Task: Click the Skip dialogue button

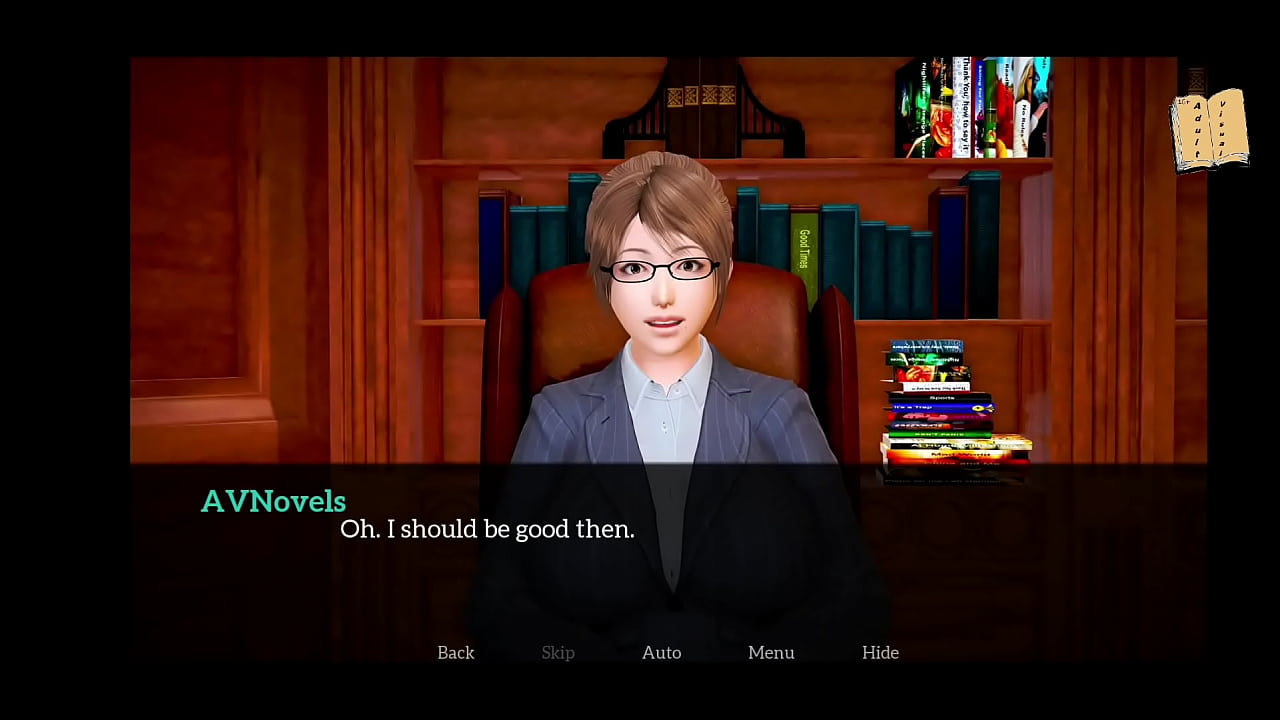Action: 558,652
